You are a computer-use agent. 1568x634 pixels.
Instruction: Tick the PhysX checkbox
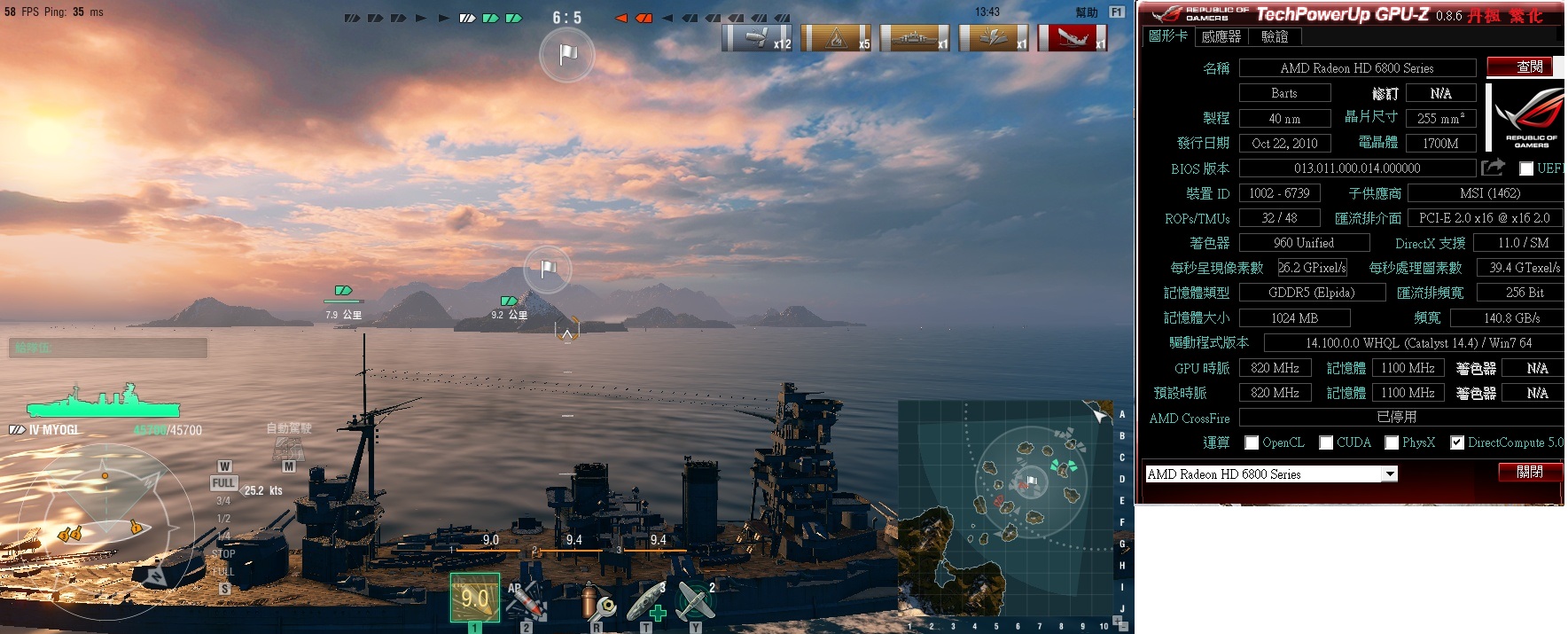click(1392, 442)
